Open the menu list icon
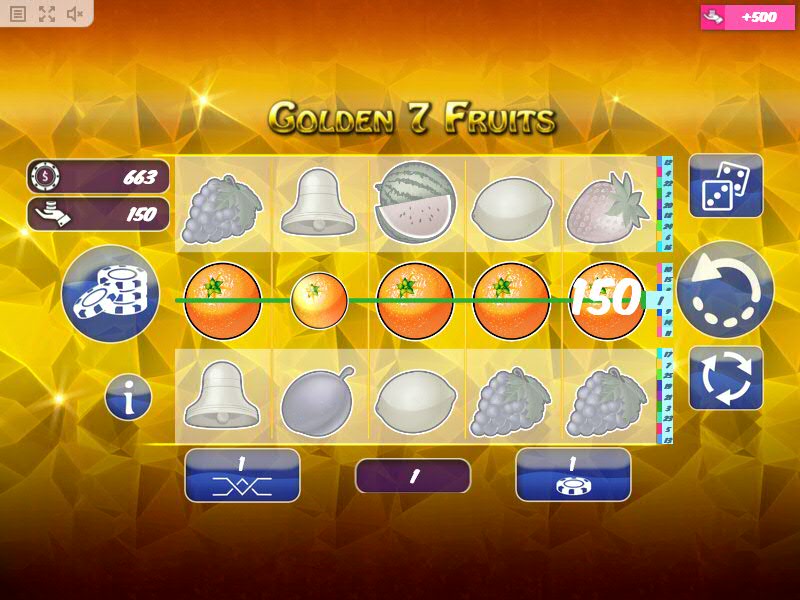 click(18, 14)
